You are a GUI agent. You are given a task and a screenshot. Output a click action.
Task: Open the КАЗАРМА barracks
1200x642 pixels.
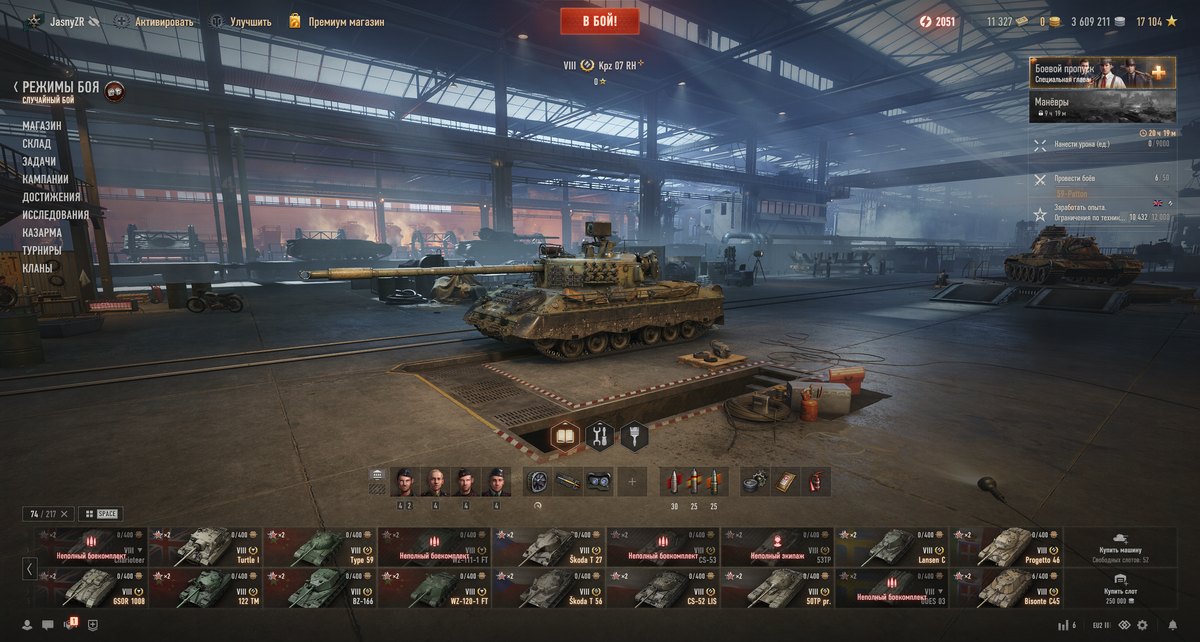point(42,233)
